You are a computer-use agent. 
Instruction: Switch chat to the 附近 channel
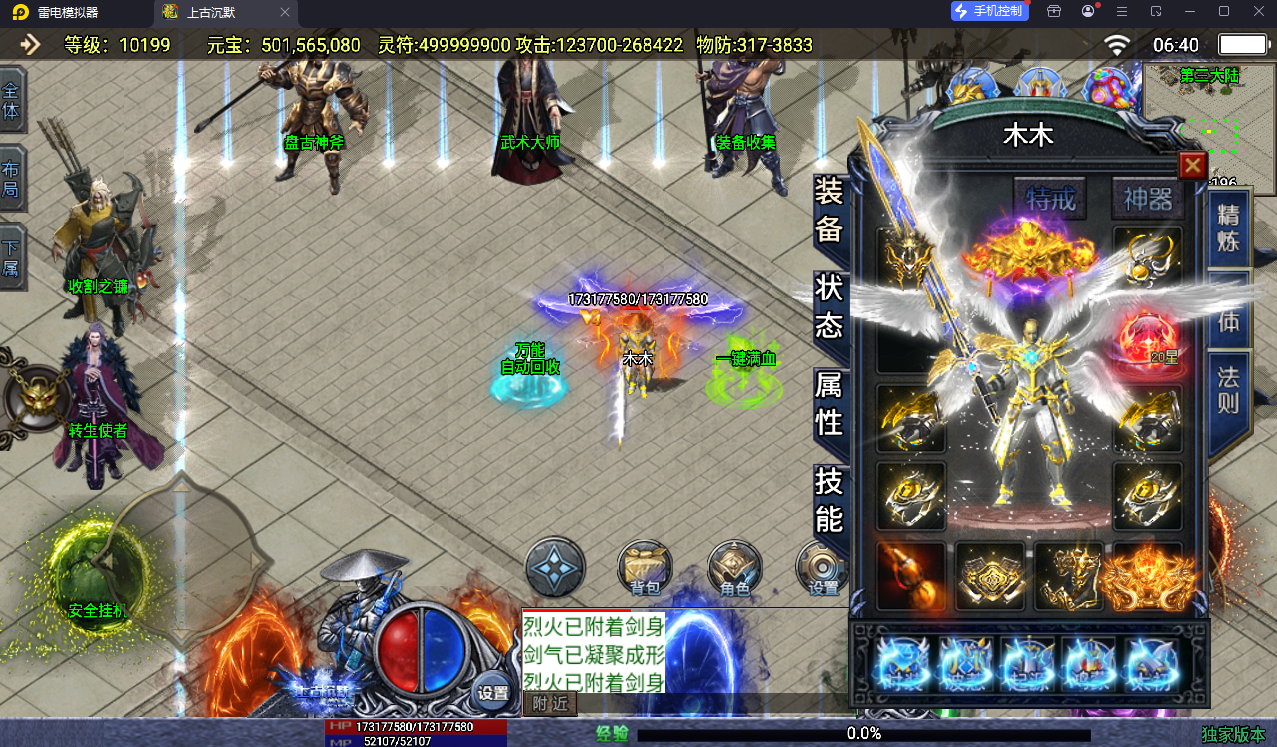[x=550, y=704]
